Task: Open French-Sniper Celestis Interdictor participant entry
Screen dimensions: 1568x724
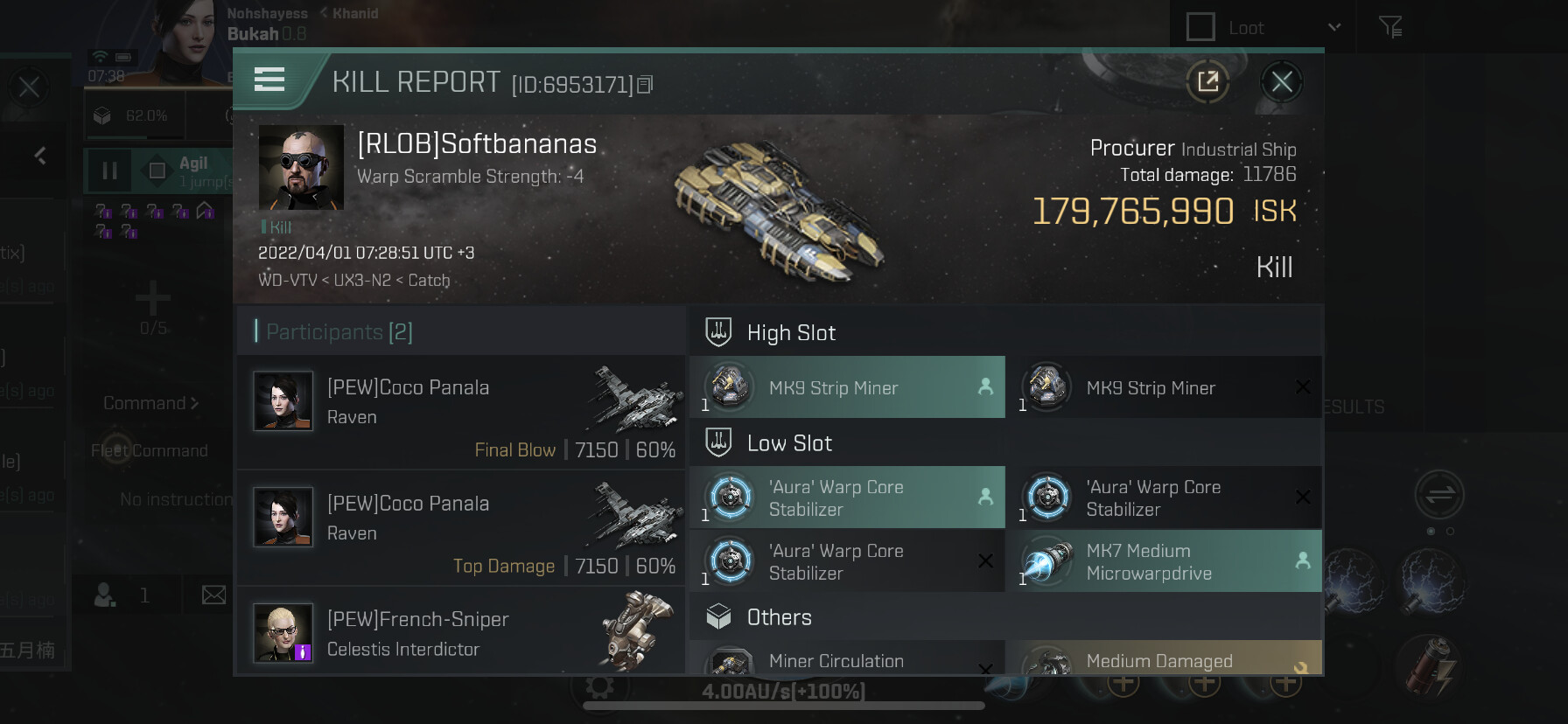Action: point(461,633)
